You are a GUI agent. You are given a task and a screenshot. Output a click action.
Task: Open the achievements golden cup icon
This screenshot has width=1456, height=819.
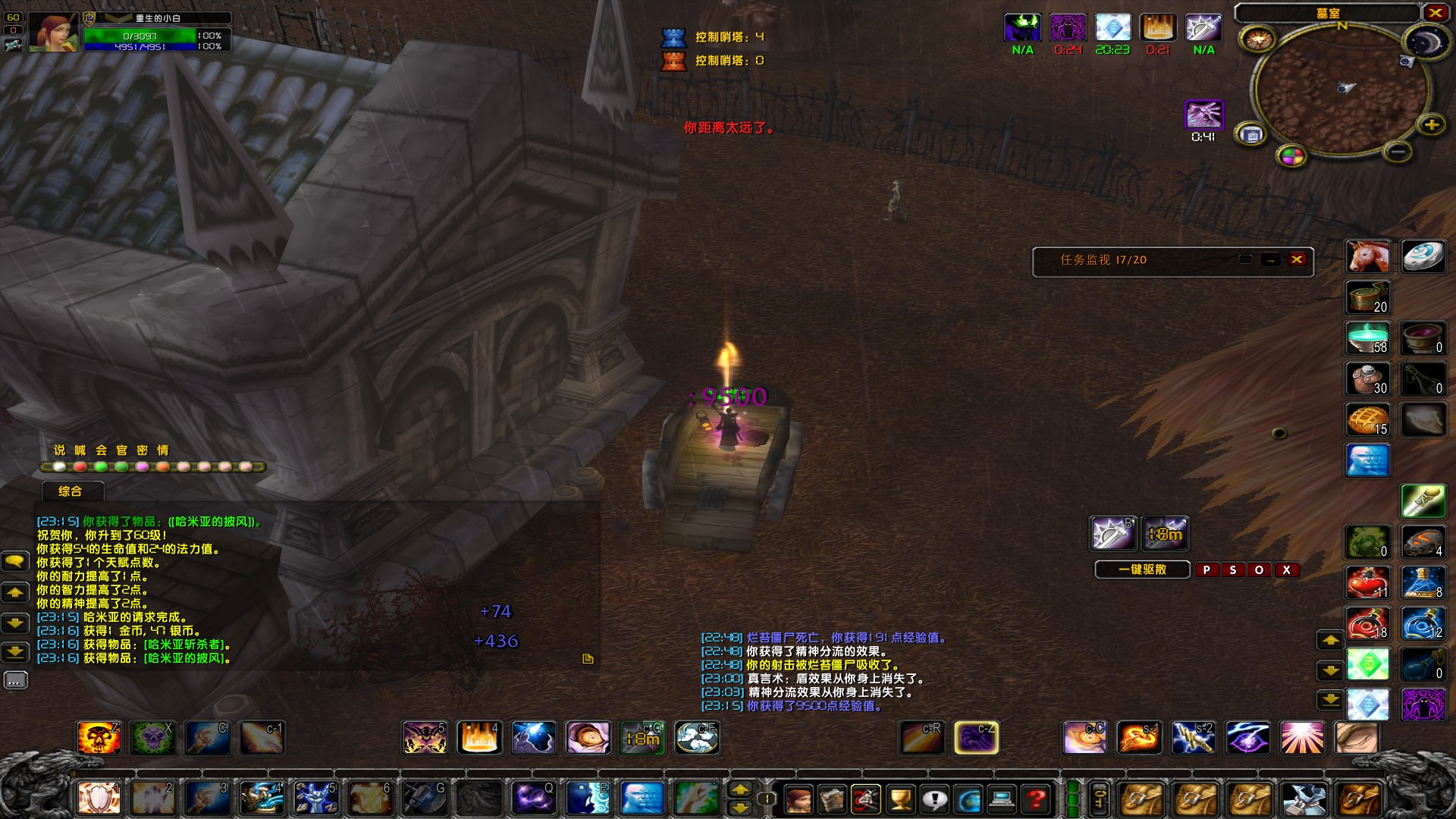(901, 799)
